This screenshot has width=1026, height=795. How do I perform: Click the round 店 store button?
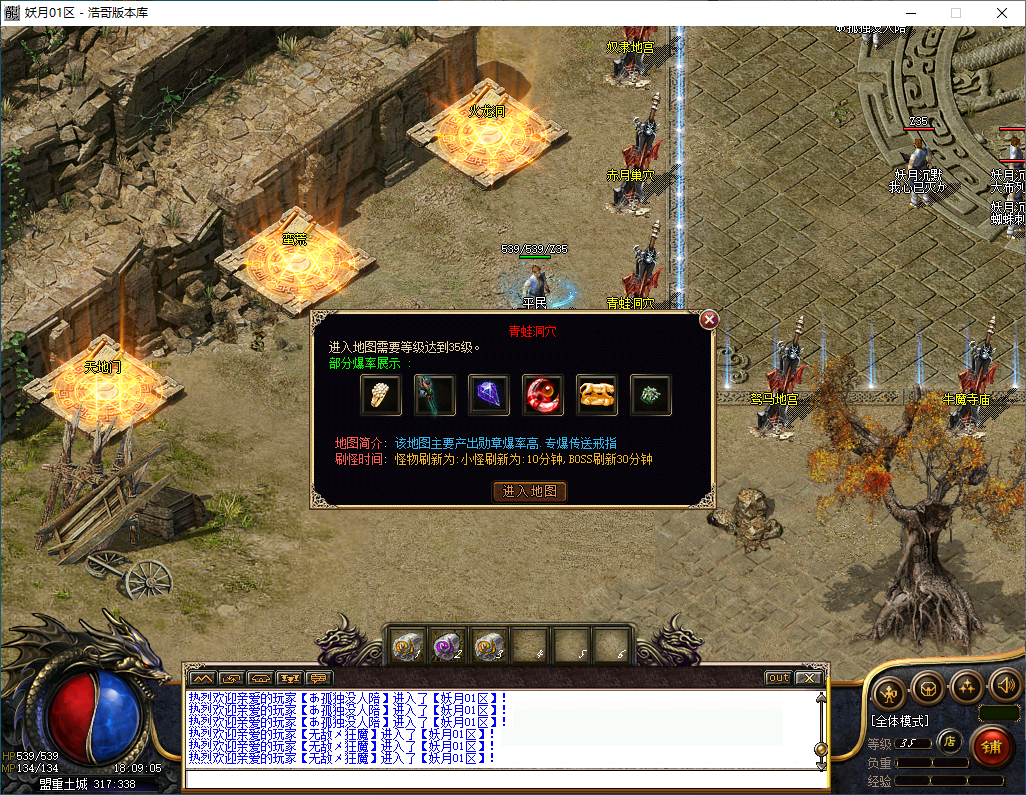(x=950, y=742)
